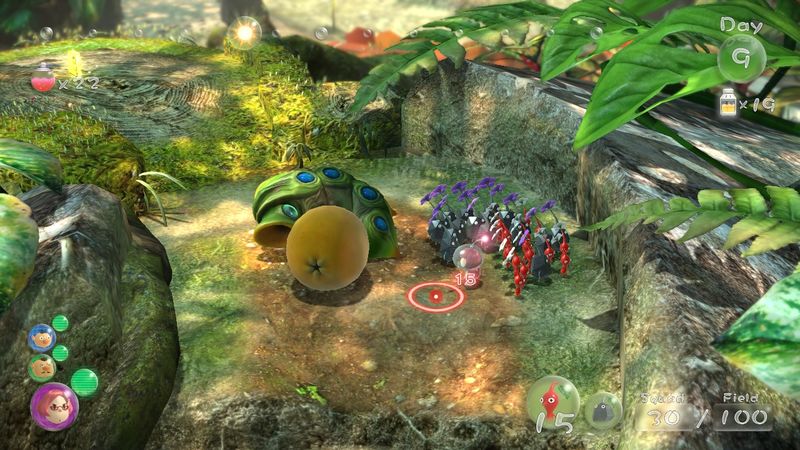Switch to the Rock Pikmin bubble
The image size is (800, 450).
click(x=603, y=409)
